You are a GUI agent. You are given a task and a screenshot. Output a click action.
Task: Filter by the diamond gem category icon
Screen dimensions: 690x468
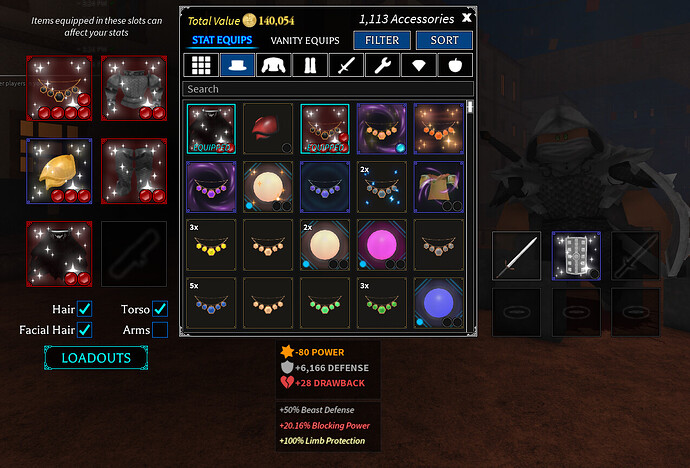click(418, 65)
